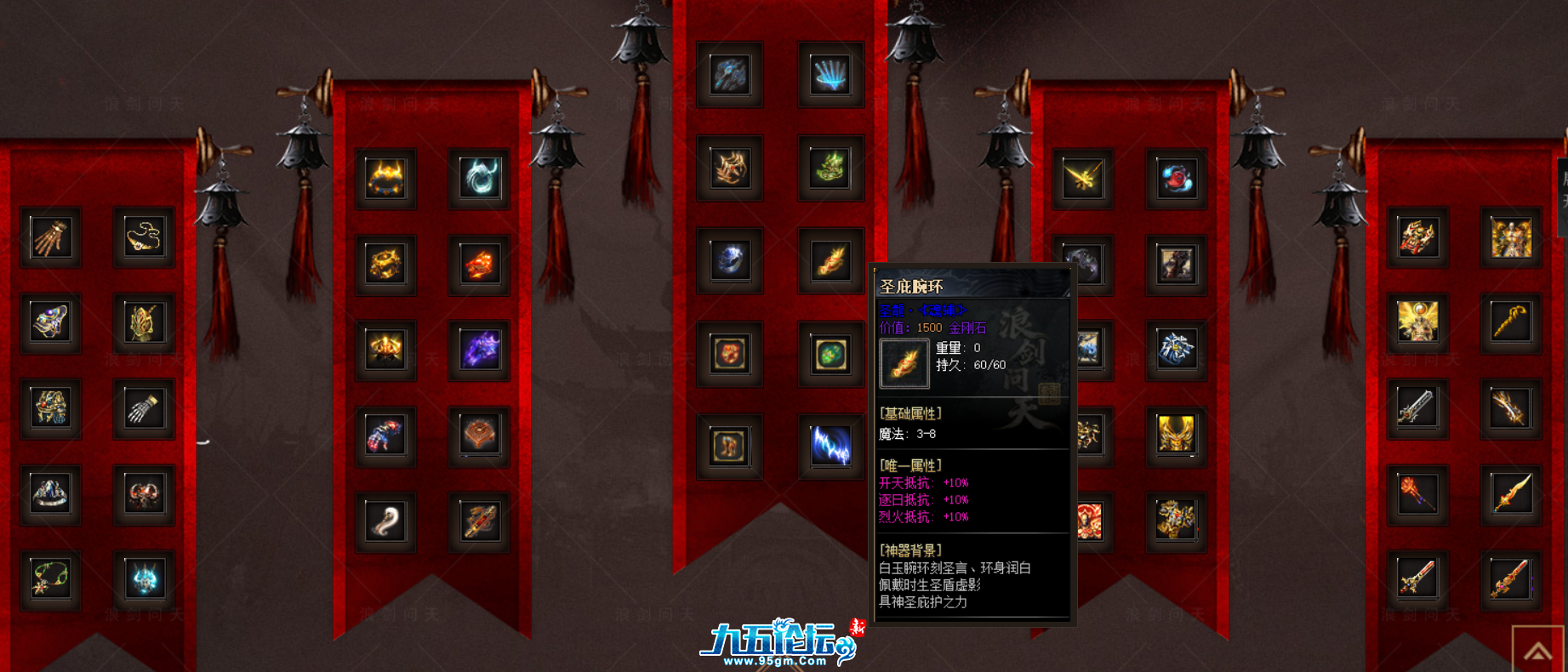This screenshot has width=1568, height=672.
Task: Select the blue swirl ring icon next to the fiery helmet
Action: click(477, 178)
